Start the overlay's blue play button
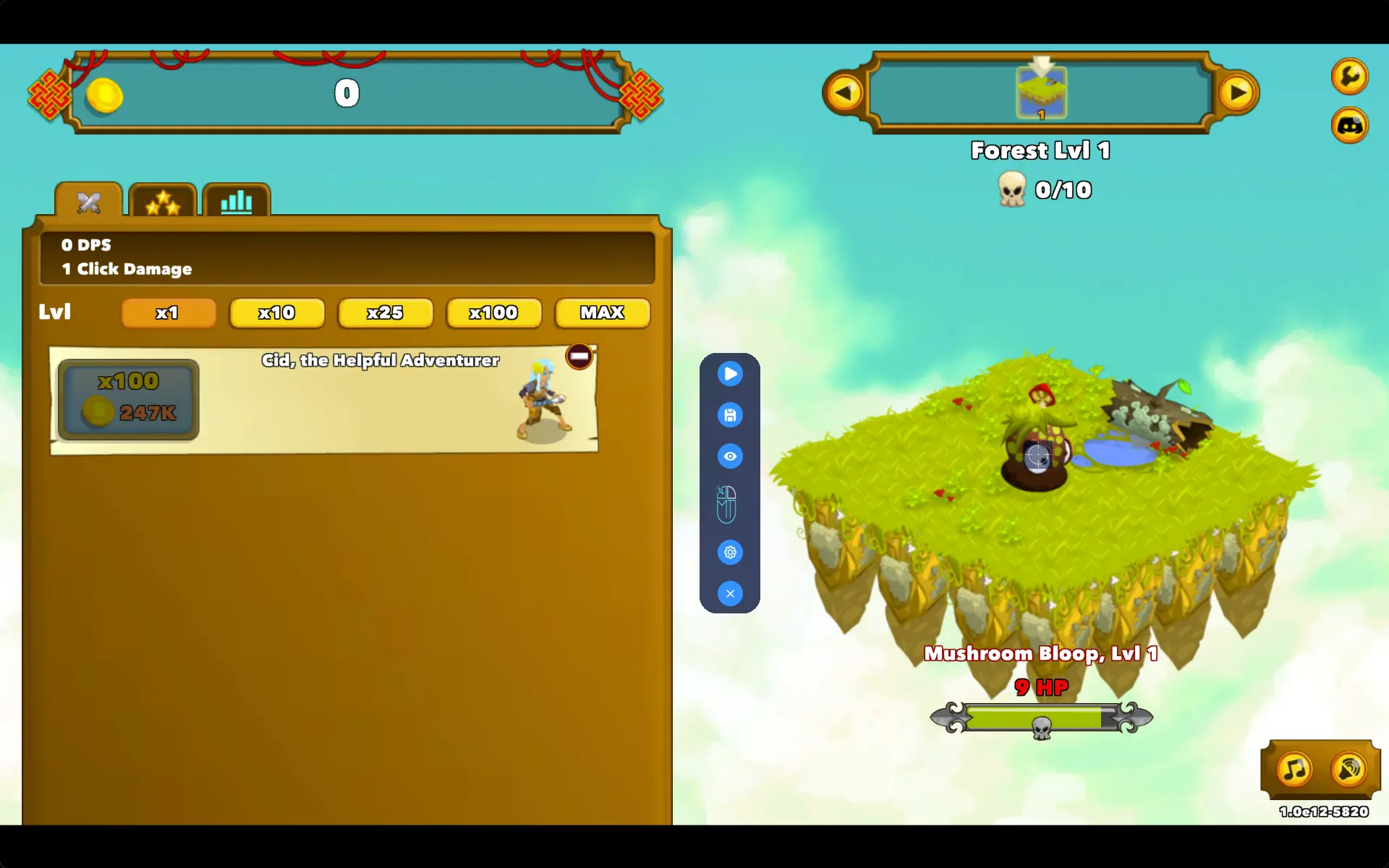This screenshot has width=1389, height=868. 730,373
